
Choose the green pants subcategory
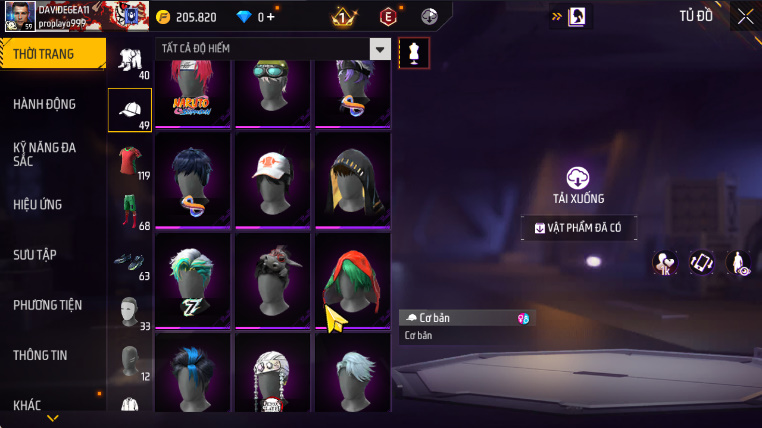pos(129,210)
